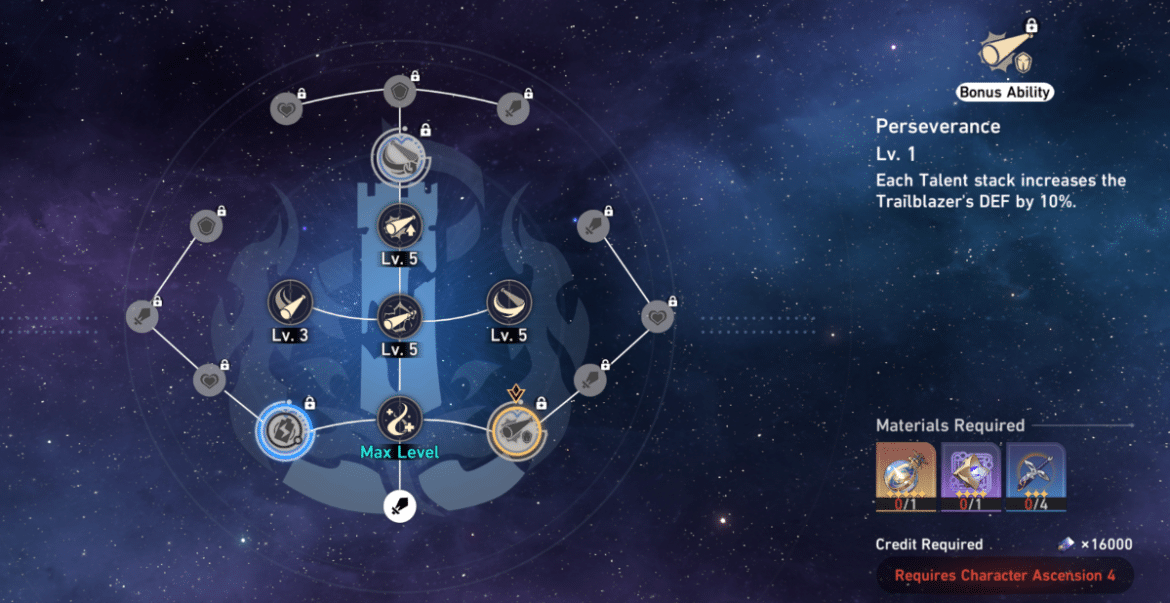
Task: Click the orange-highlighted Perseverance bonus node
Action: 517,431
